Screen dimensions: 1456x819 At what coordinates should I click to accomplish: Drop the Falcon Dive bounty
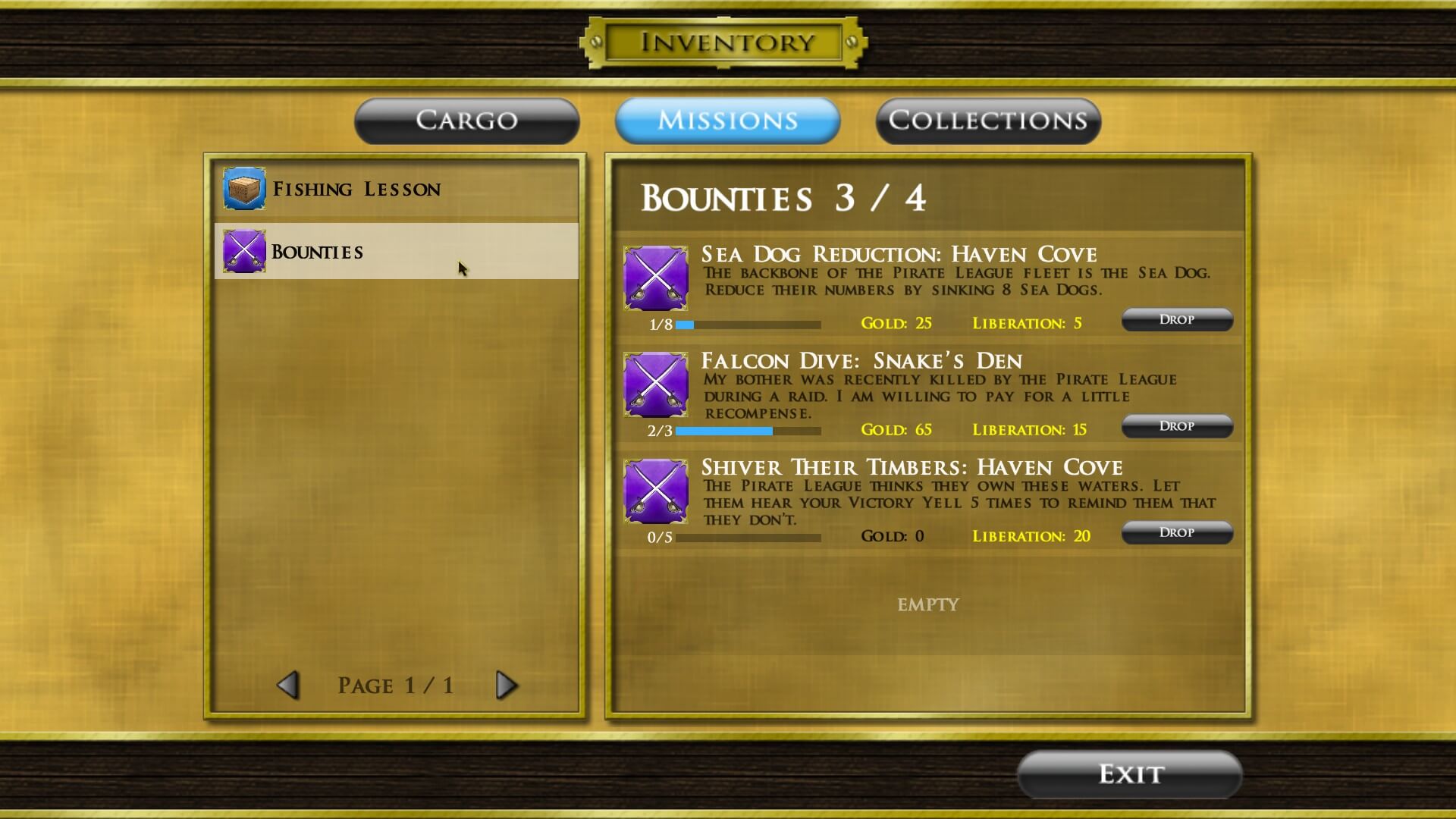(1176, 426)
